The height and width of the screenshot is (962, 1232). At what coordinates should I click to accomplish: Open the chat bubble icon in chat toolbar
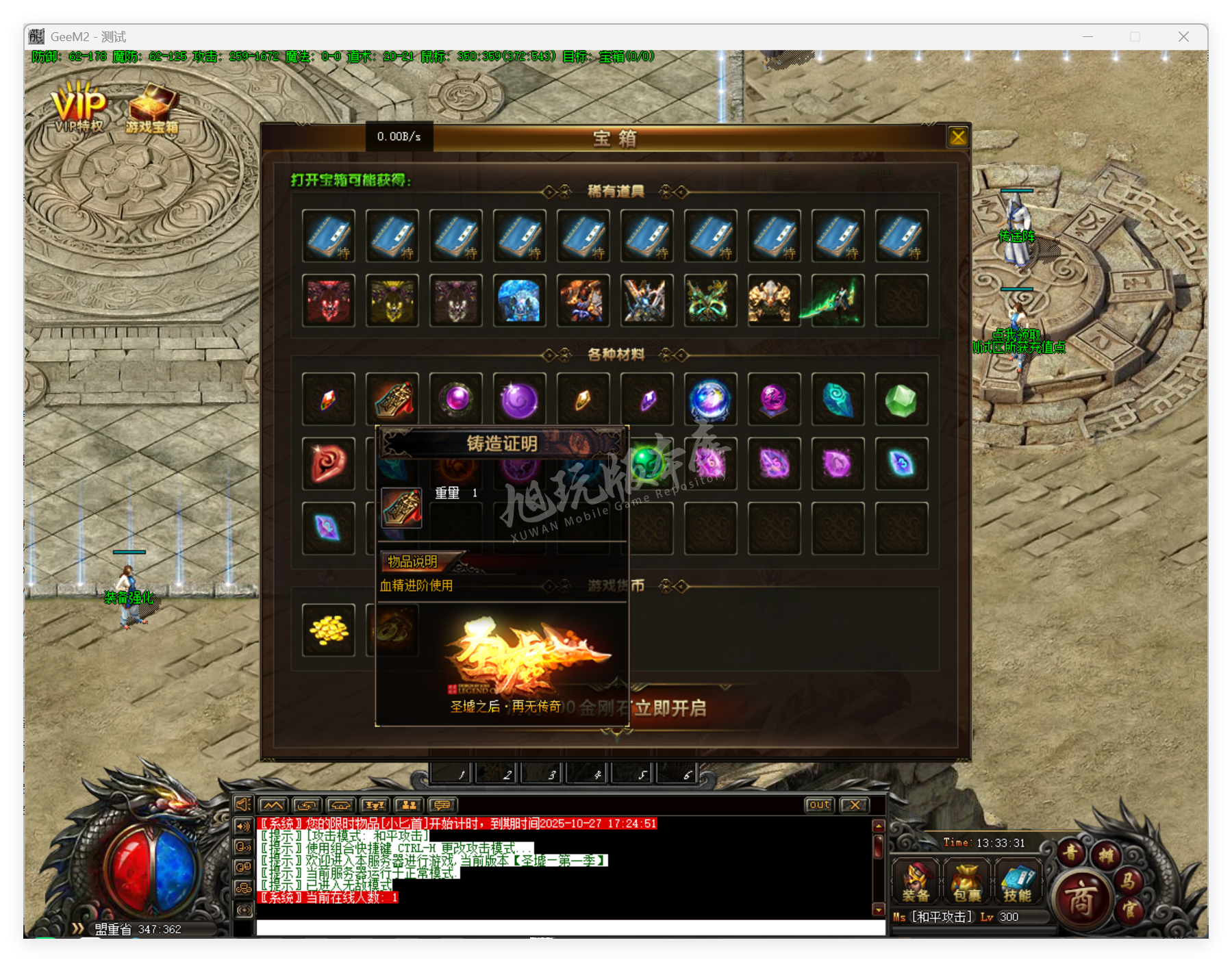[x=441, y=805]
